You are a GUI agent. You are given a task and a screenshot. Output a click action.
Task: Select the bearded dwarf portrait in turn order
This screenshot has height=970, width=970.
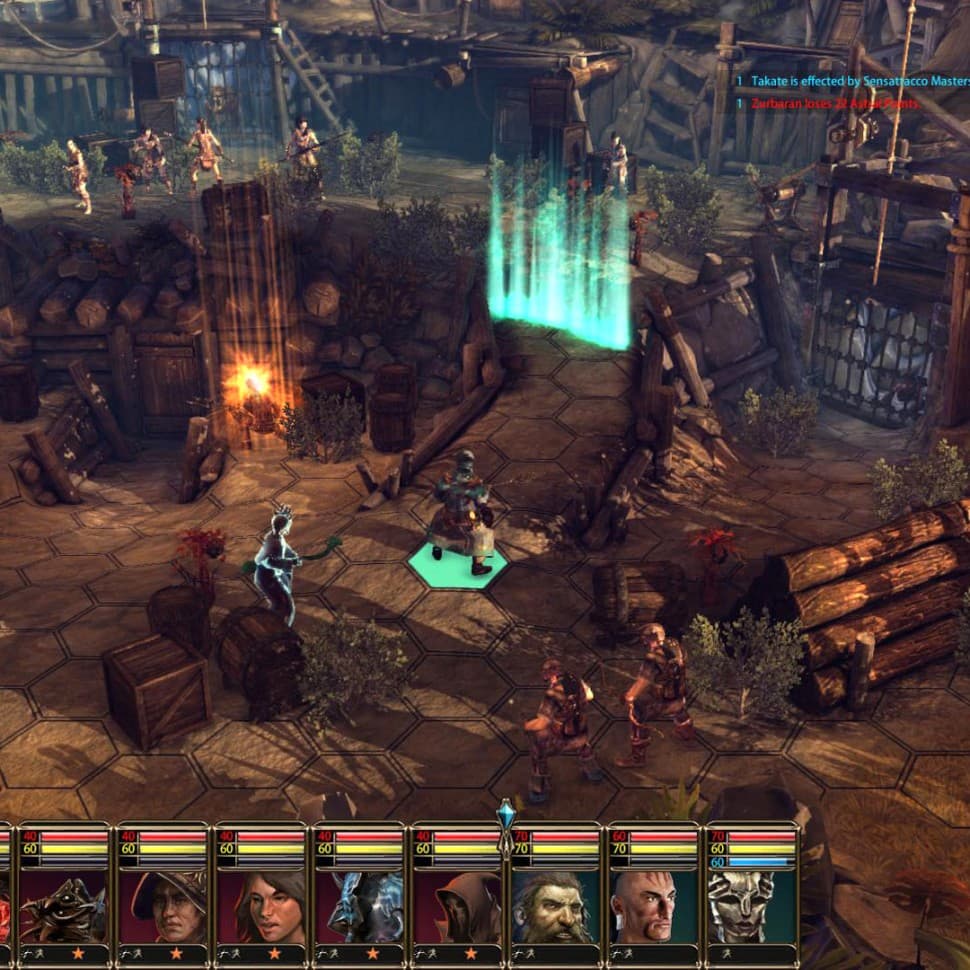click(x=554, y=907)
